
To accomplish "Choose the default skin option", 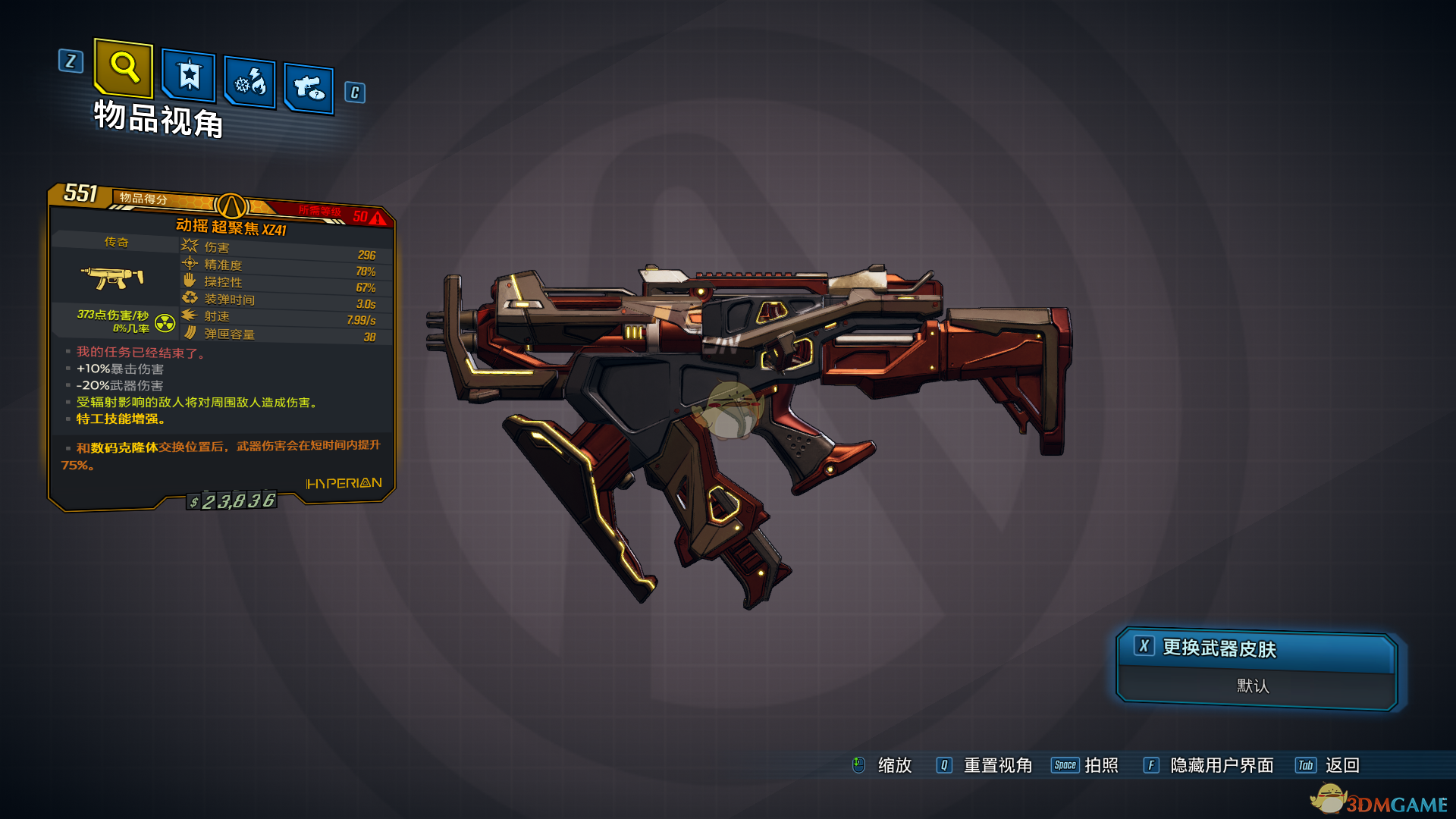I will point(1253,686).
